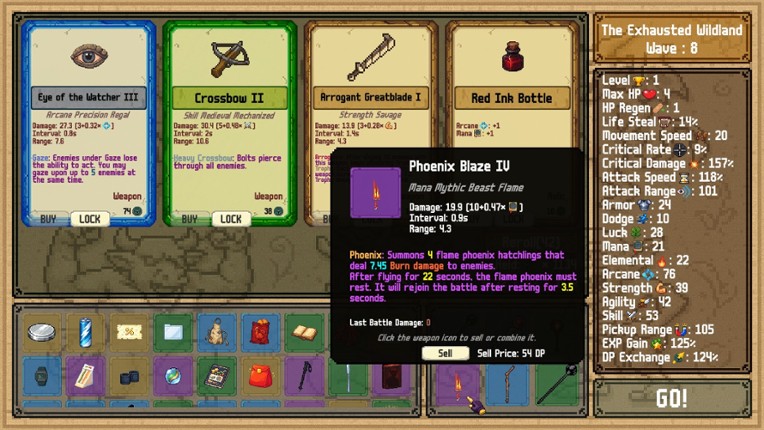Lock the Crossbow II card
764x430 pixels.
(231, 219)
